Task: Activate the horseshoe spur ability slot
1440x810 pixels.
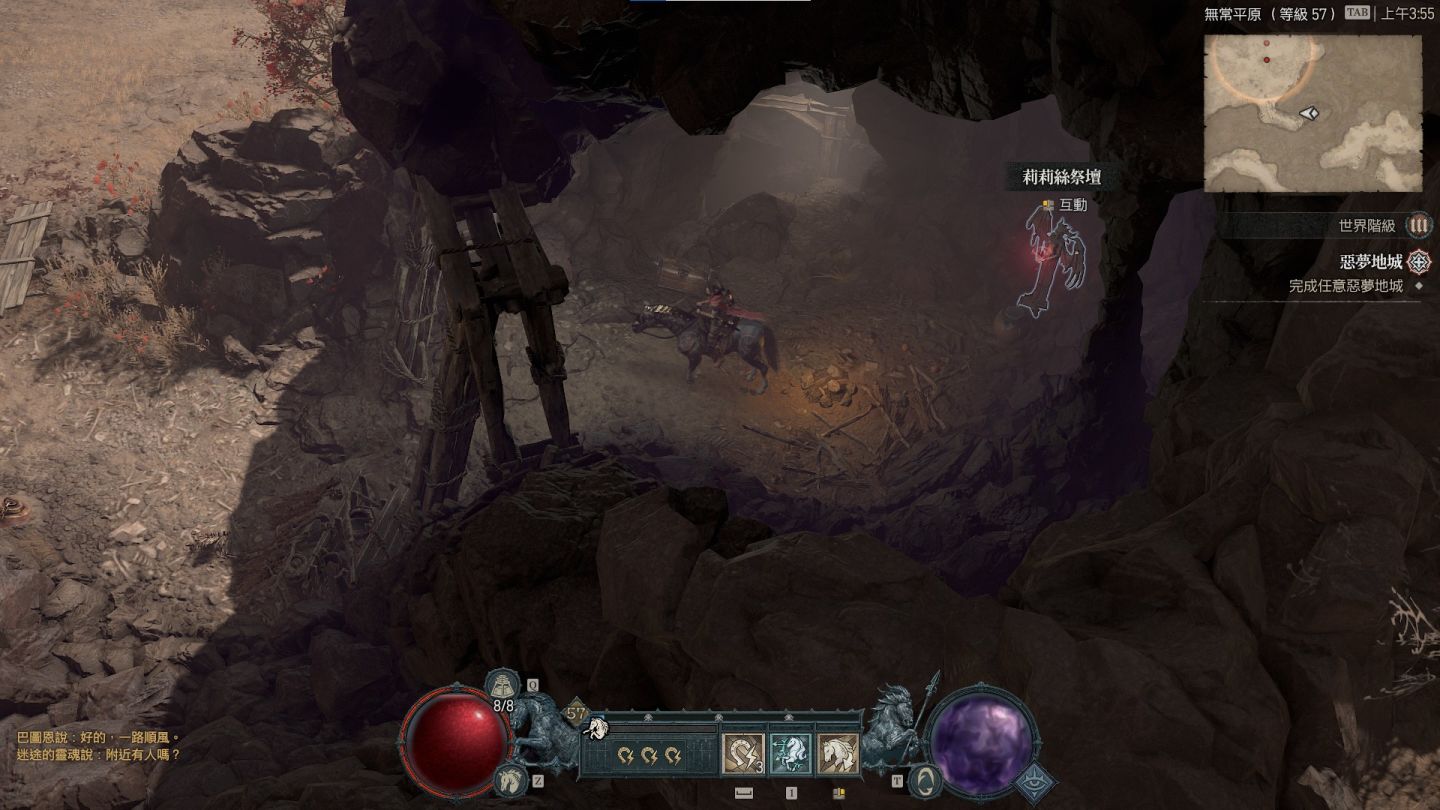Action: pos(743,754)
